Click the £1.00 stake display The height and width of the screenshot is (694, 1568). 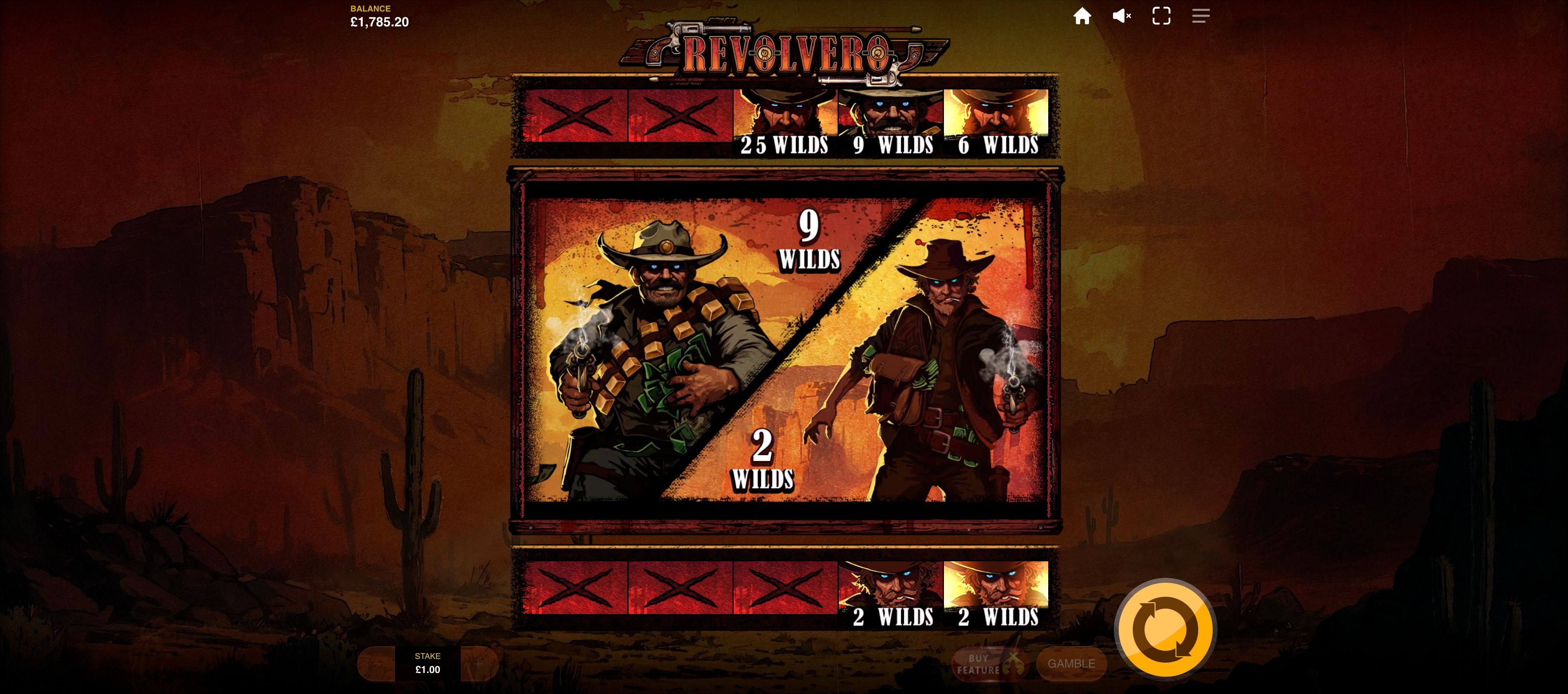point(428,664)
